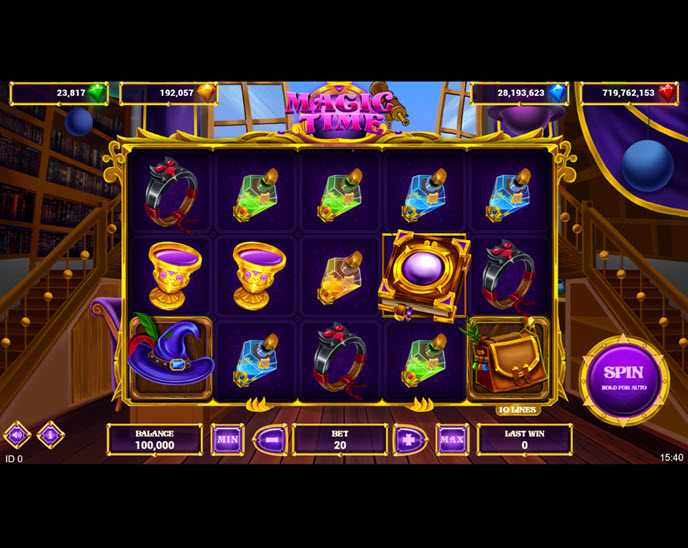
Task: Set the bet to MAX
Action: pos(452,439)
